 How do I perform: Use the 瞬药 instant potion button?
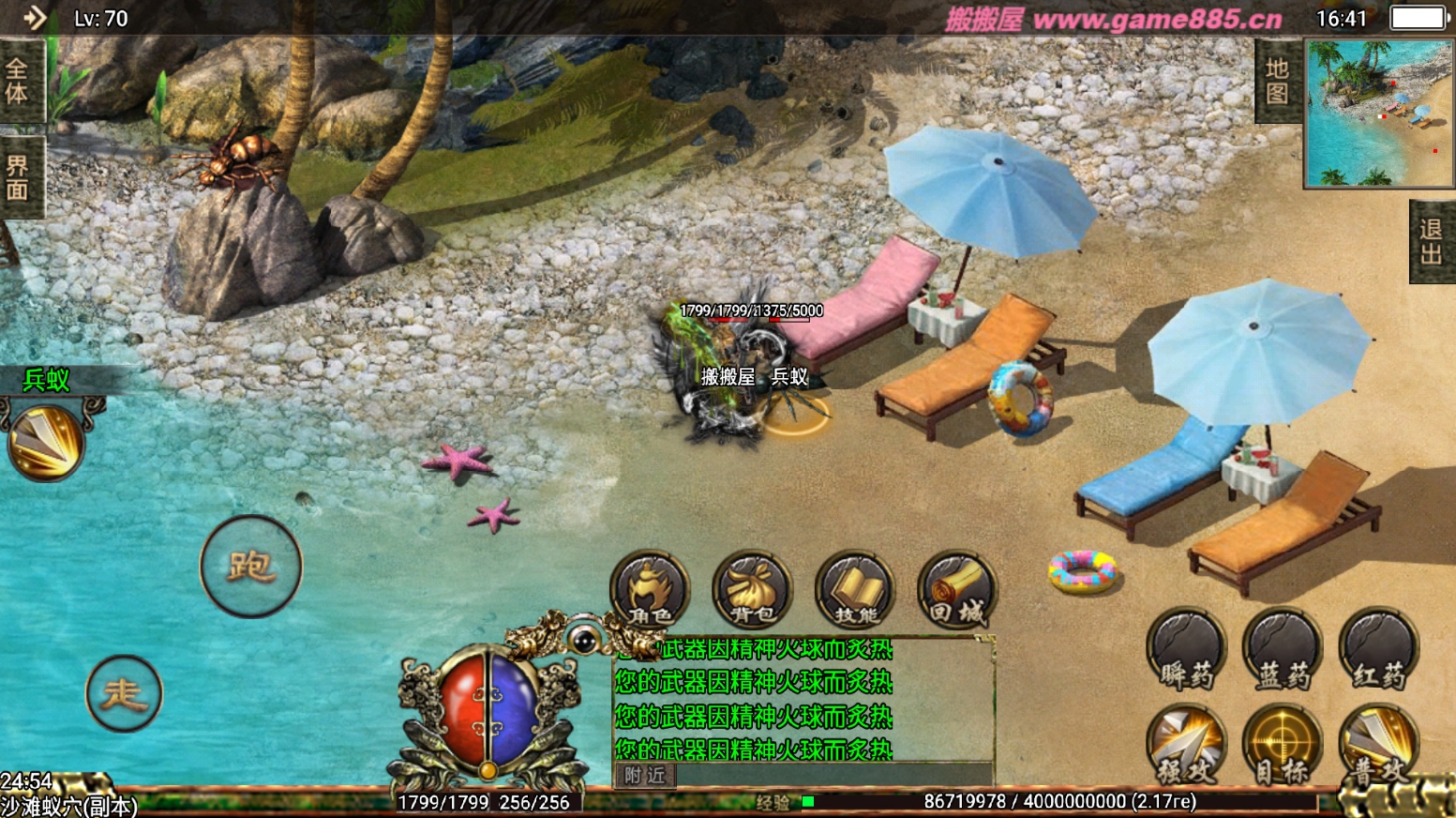[x=1187, y=649]
